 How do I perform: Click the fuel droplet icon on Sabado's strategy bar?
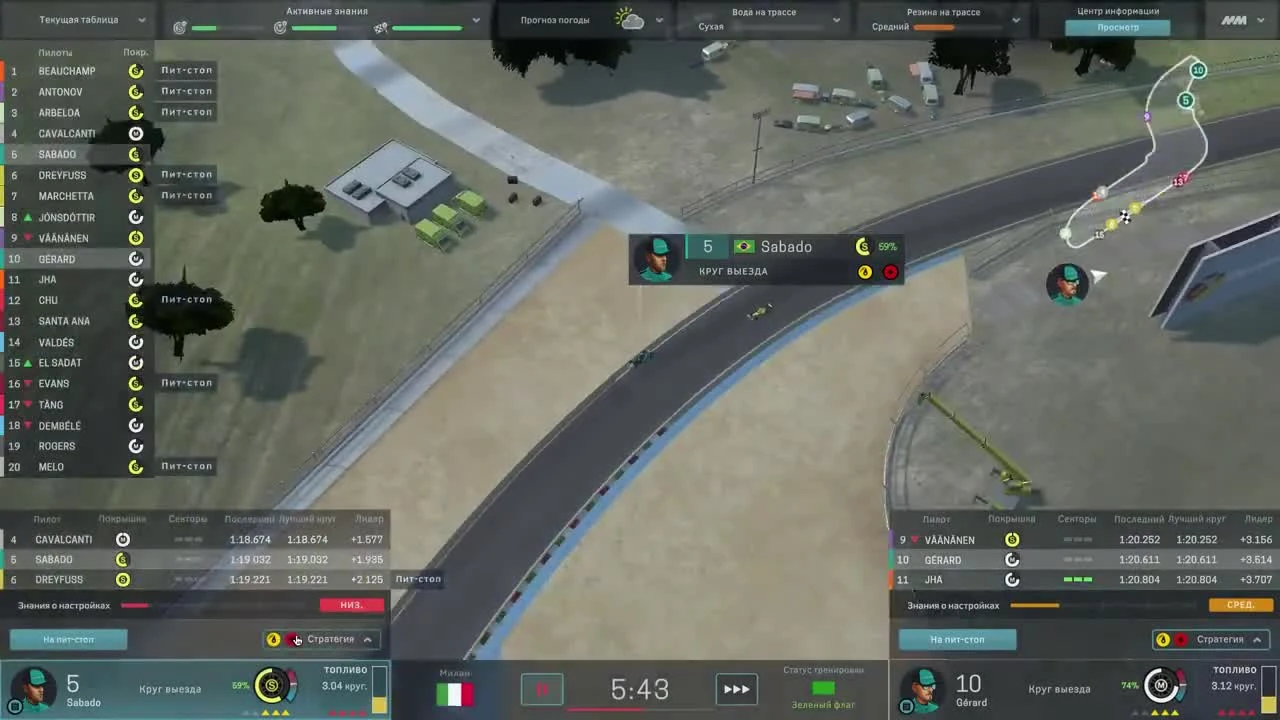(273, 639)
